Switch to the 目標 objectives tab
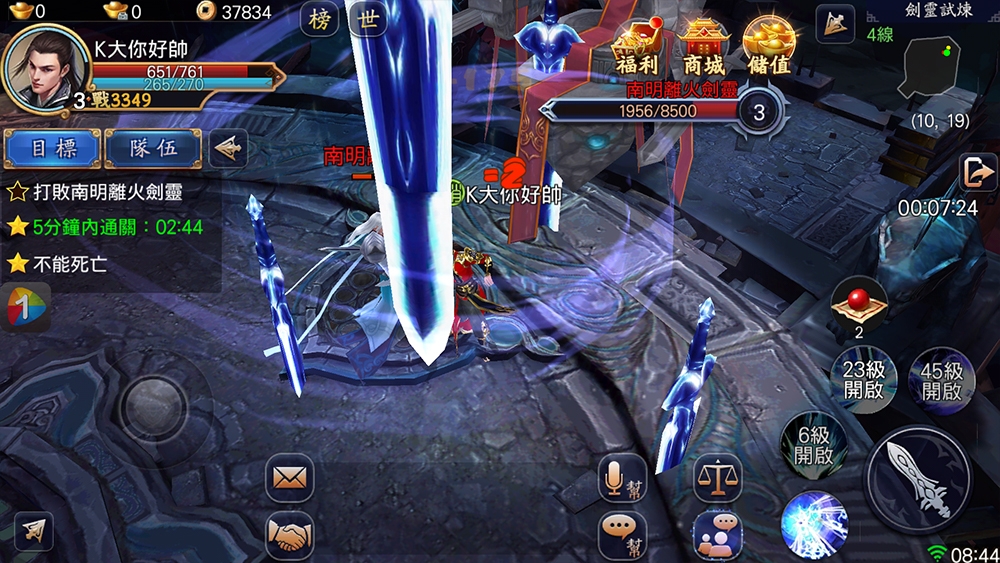Screen dimensions: 1000x563 (52, 148)
